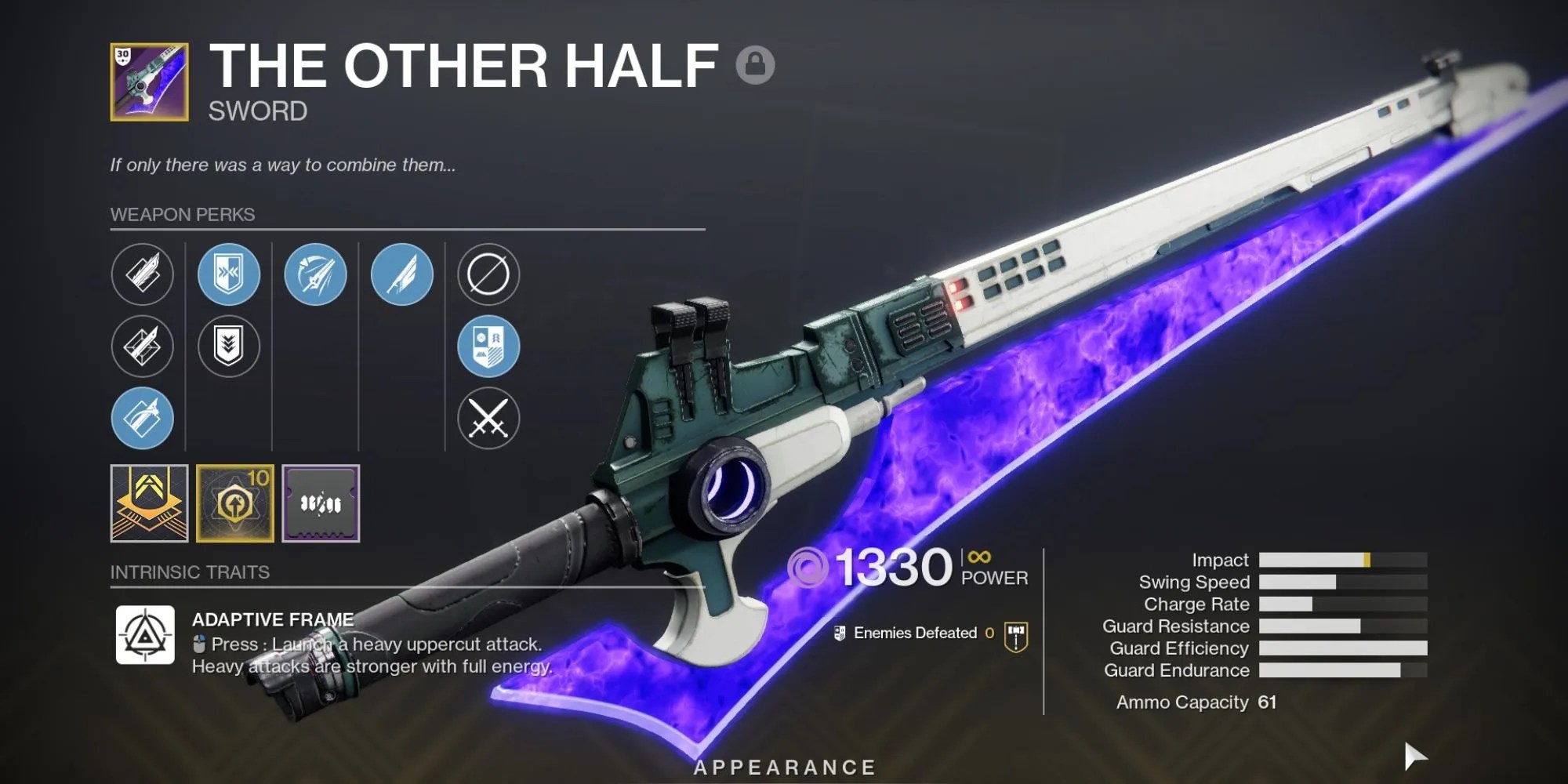The width and height of the screenshot is (1568, 784).
Task: Inspect the blue sword-slash arc perk
Action: click(315, 274)
